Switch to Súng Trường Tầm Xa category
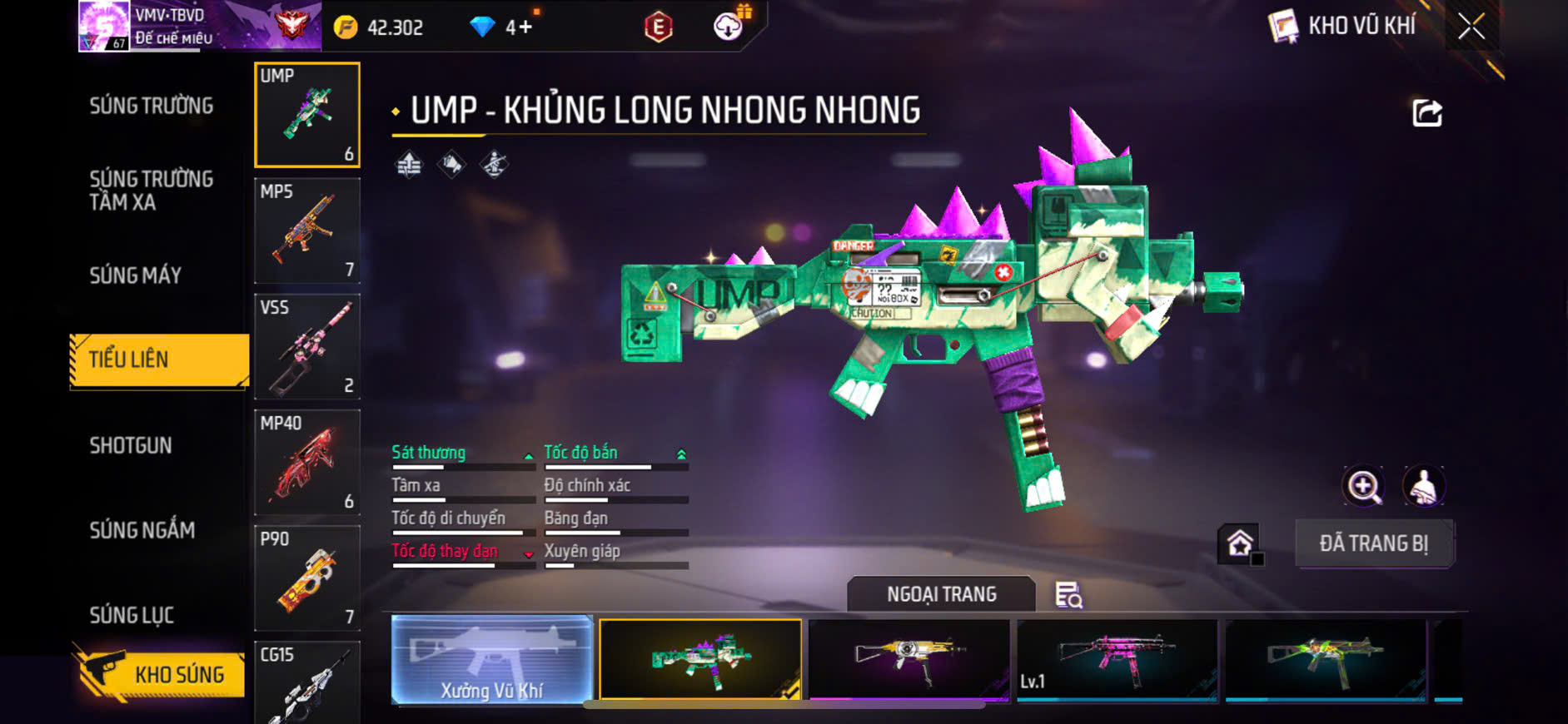The width and height of the screenshot is (1568, 724). point(152,191)
